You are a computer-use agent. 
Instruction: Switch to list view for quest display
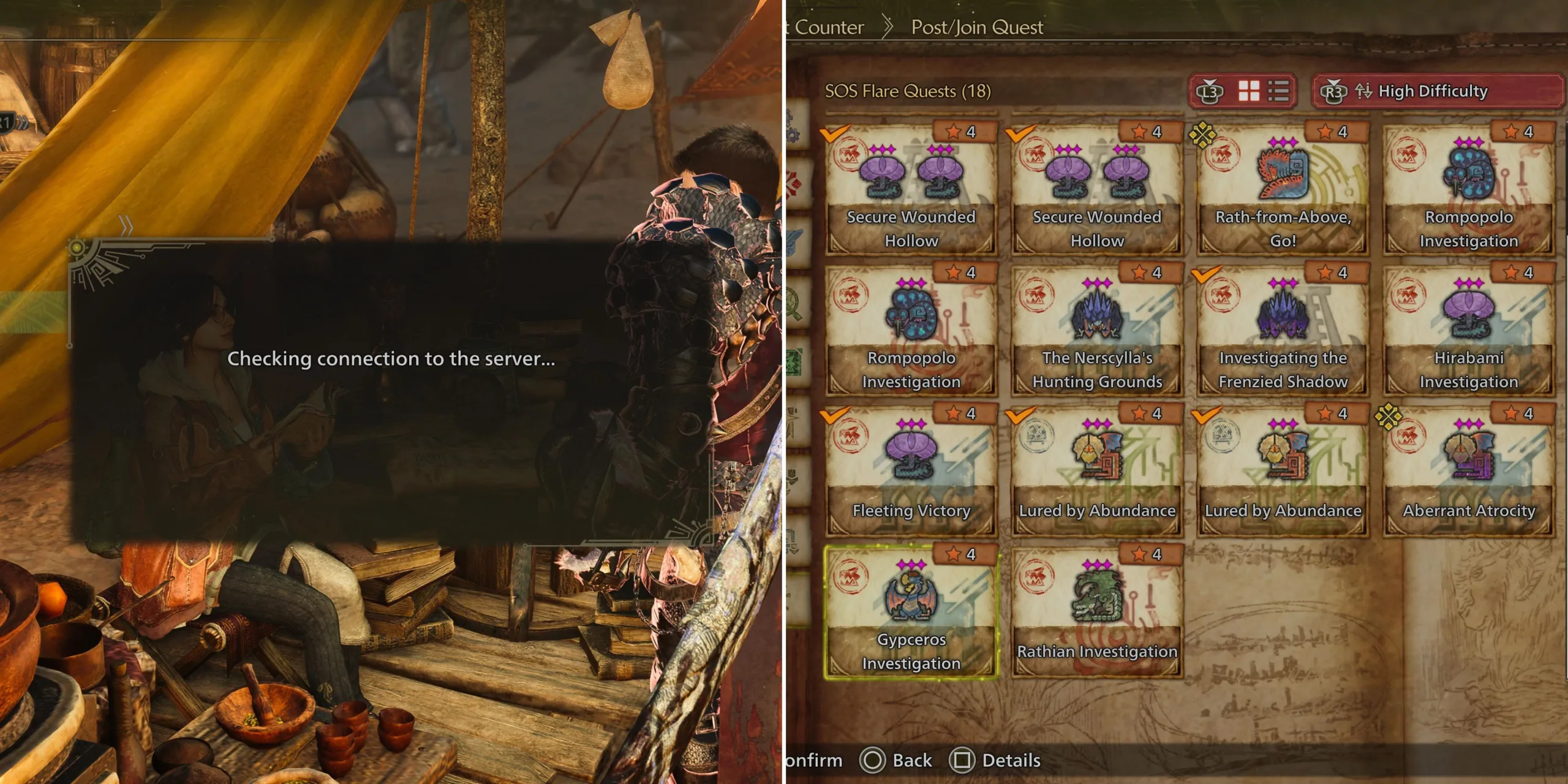click(1278, 91)
